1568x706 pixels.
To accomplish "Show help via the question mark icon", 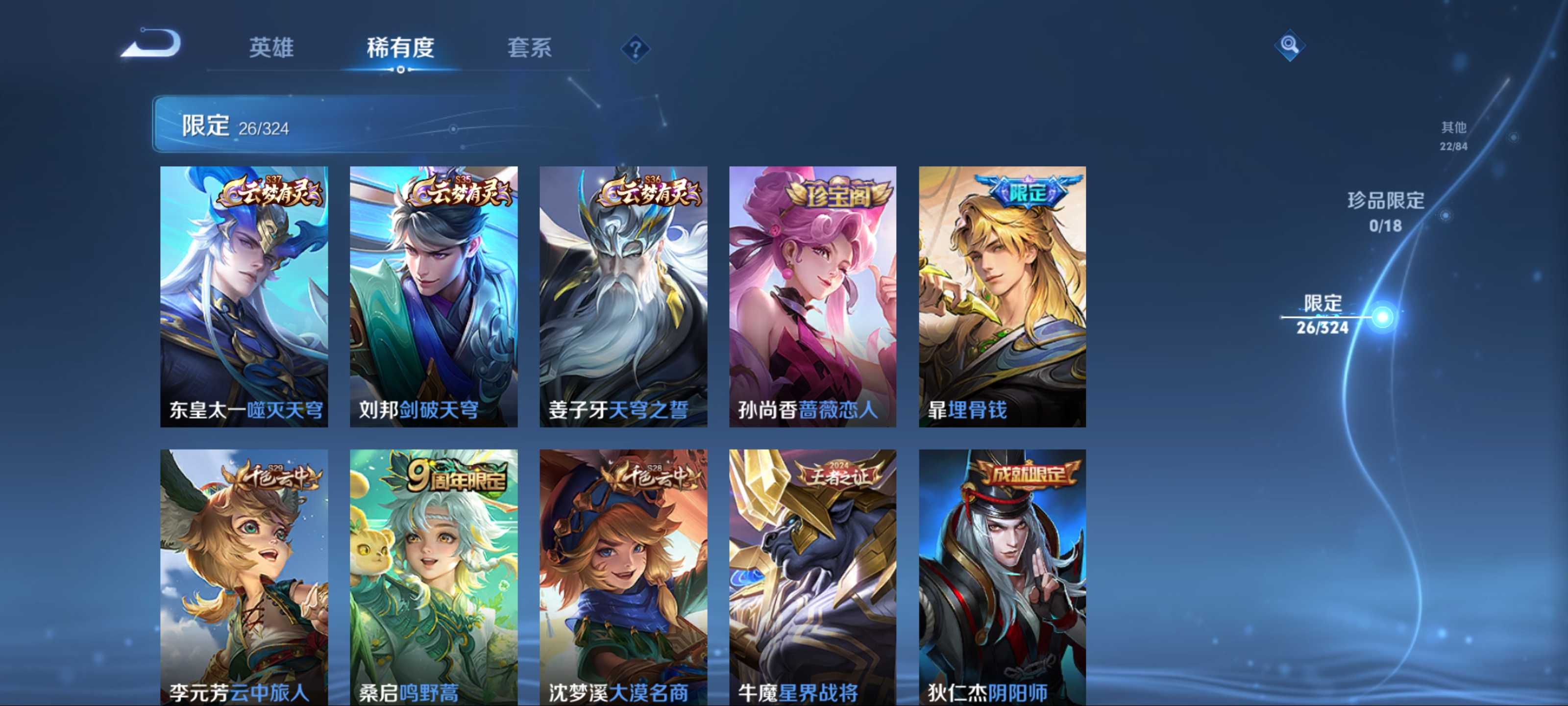I will (635, 49).
